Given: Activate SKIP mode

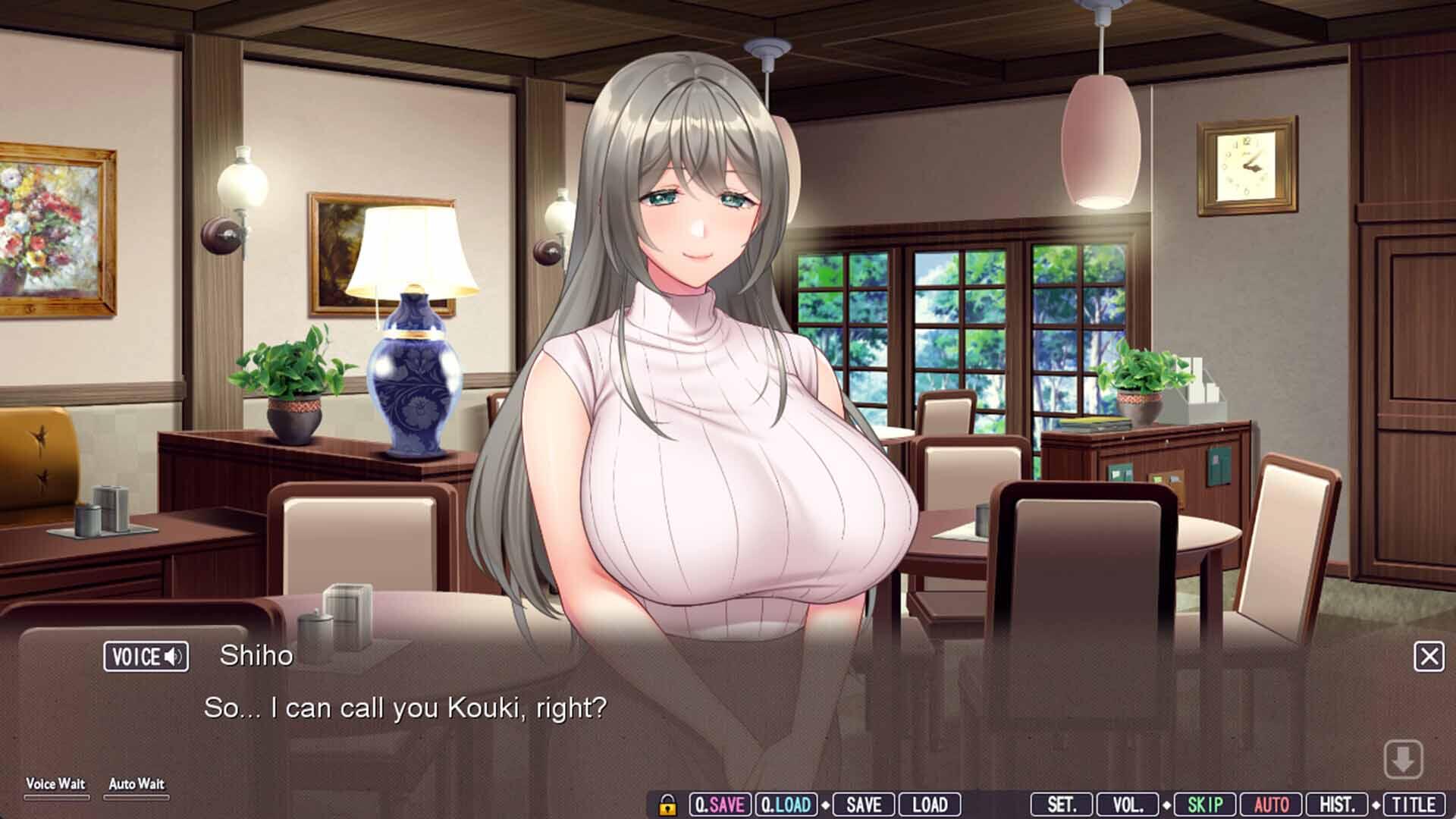Looking at the screenshot, I should 1205,805.
